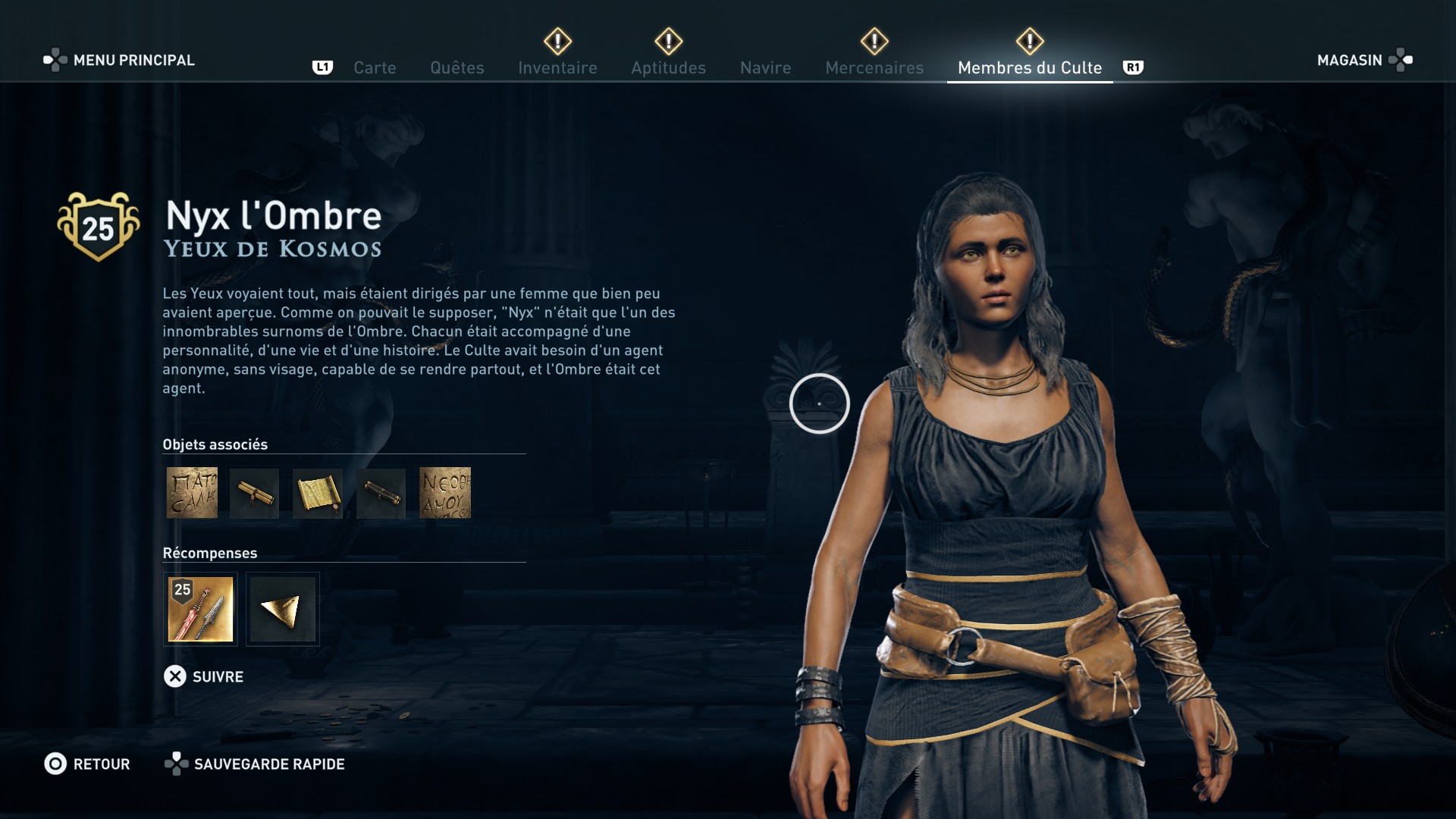This screenshot has width=1456, height=819.
Task: Open the Menu Principal
Action: (x=119, y=60)
